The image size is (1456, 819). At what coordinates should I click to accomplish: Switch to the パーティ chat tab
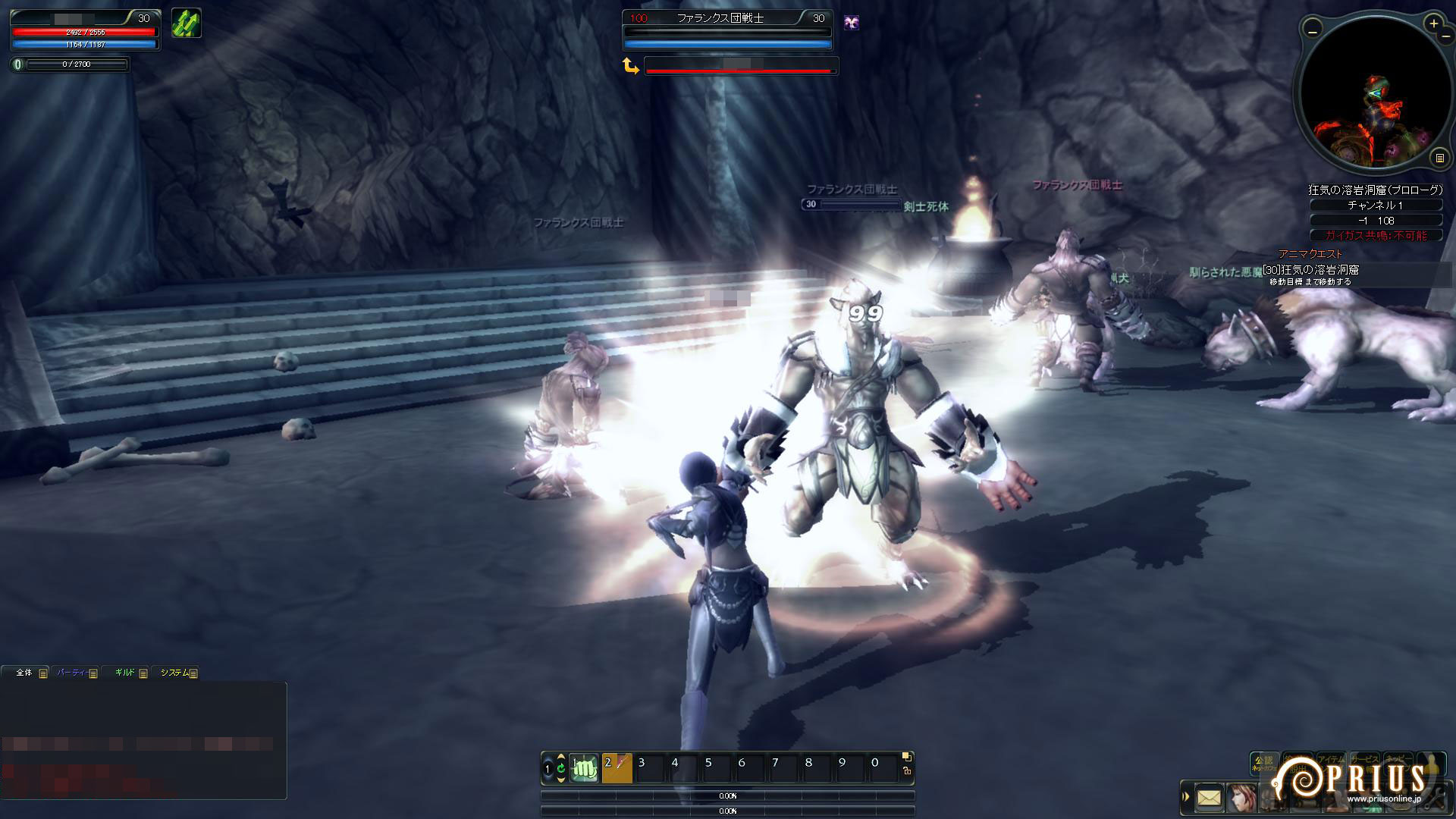(x=71, y=673)
